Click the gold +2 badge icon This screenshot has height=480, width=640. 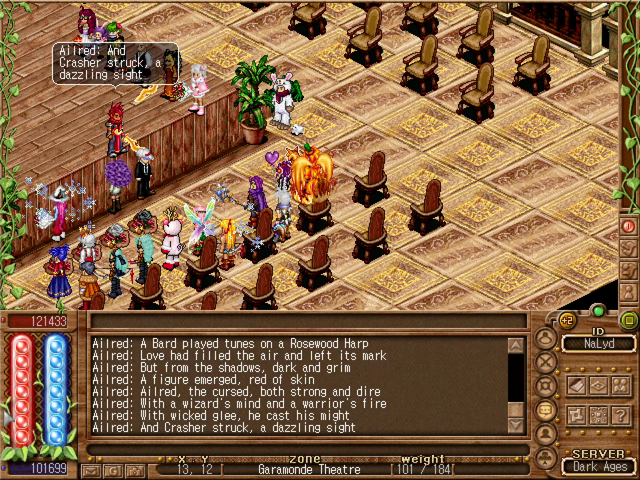pyautogui.click(x=565, y=319)
